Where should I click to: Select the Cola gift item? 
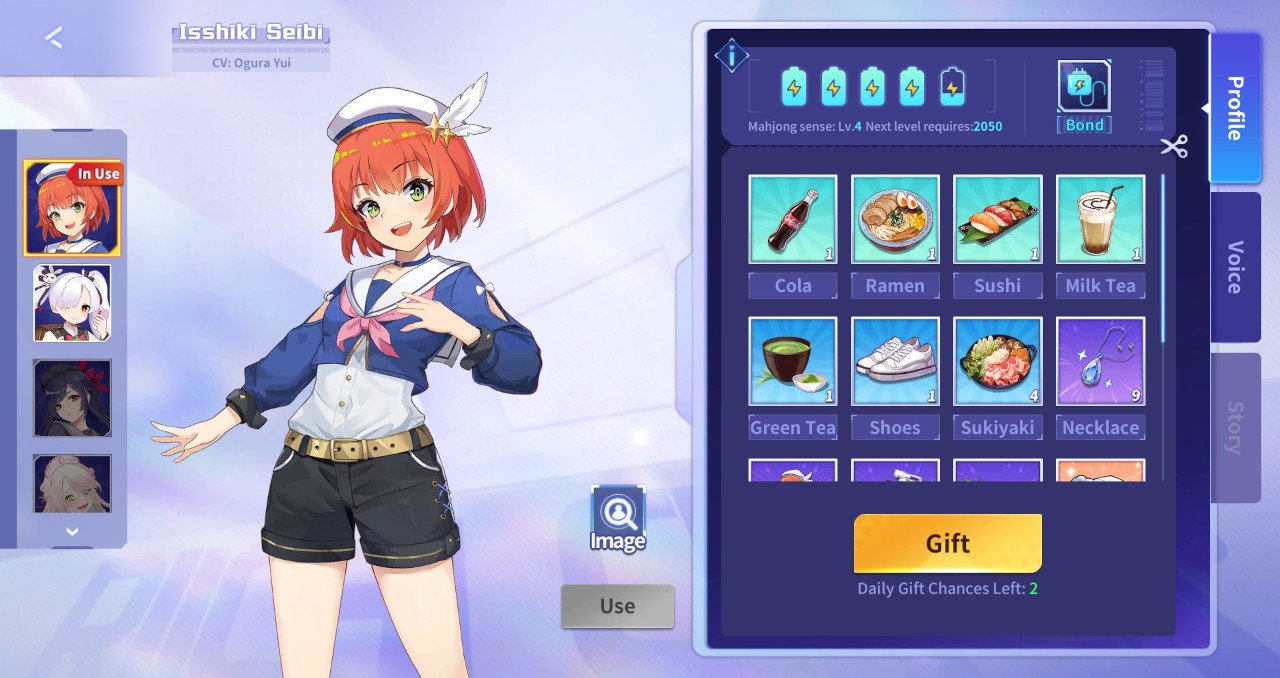point(793,220)
